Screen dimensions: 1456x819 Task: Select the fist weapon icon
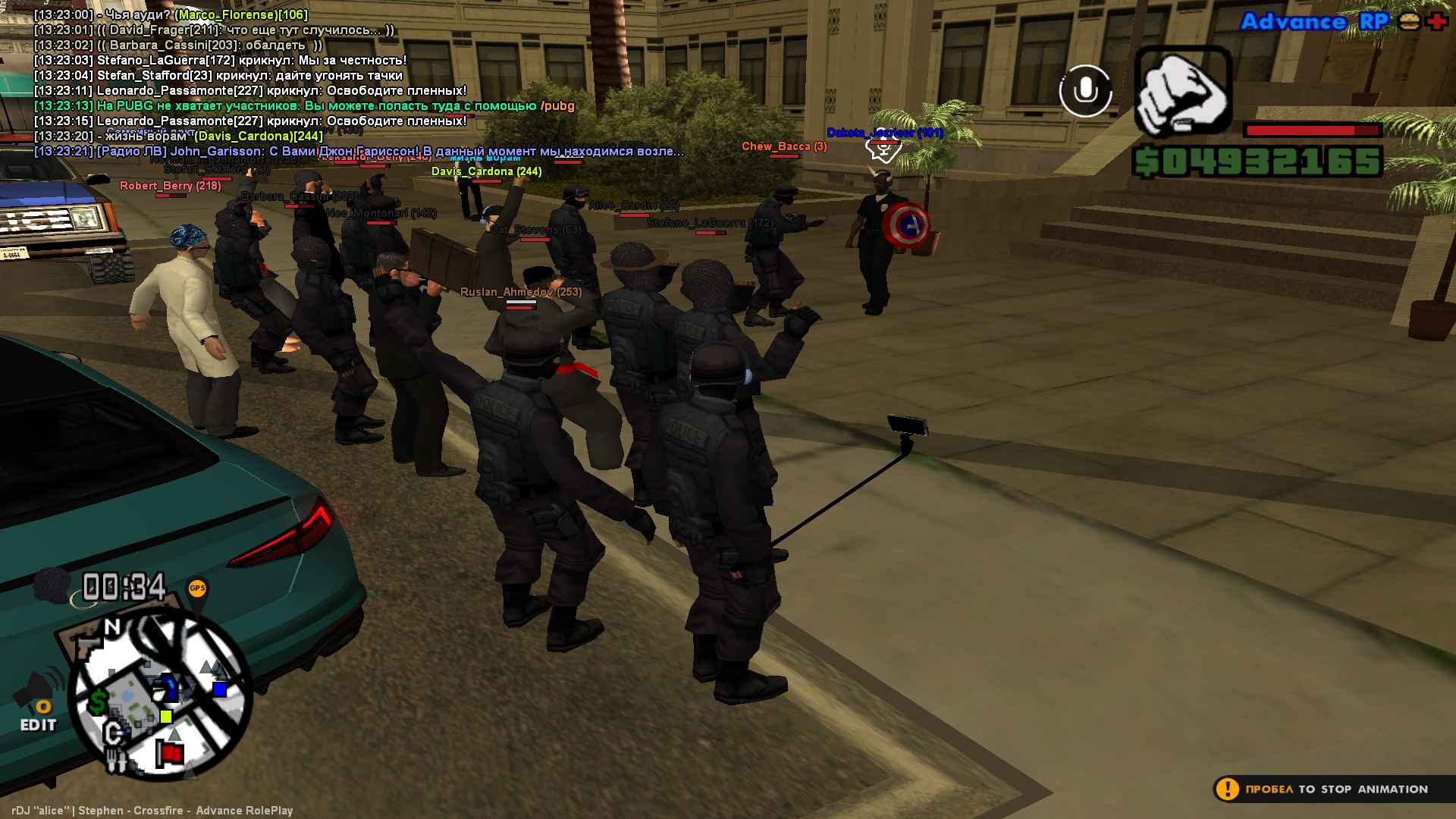[1182, 91]
